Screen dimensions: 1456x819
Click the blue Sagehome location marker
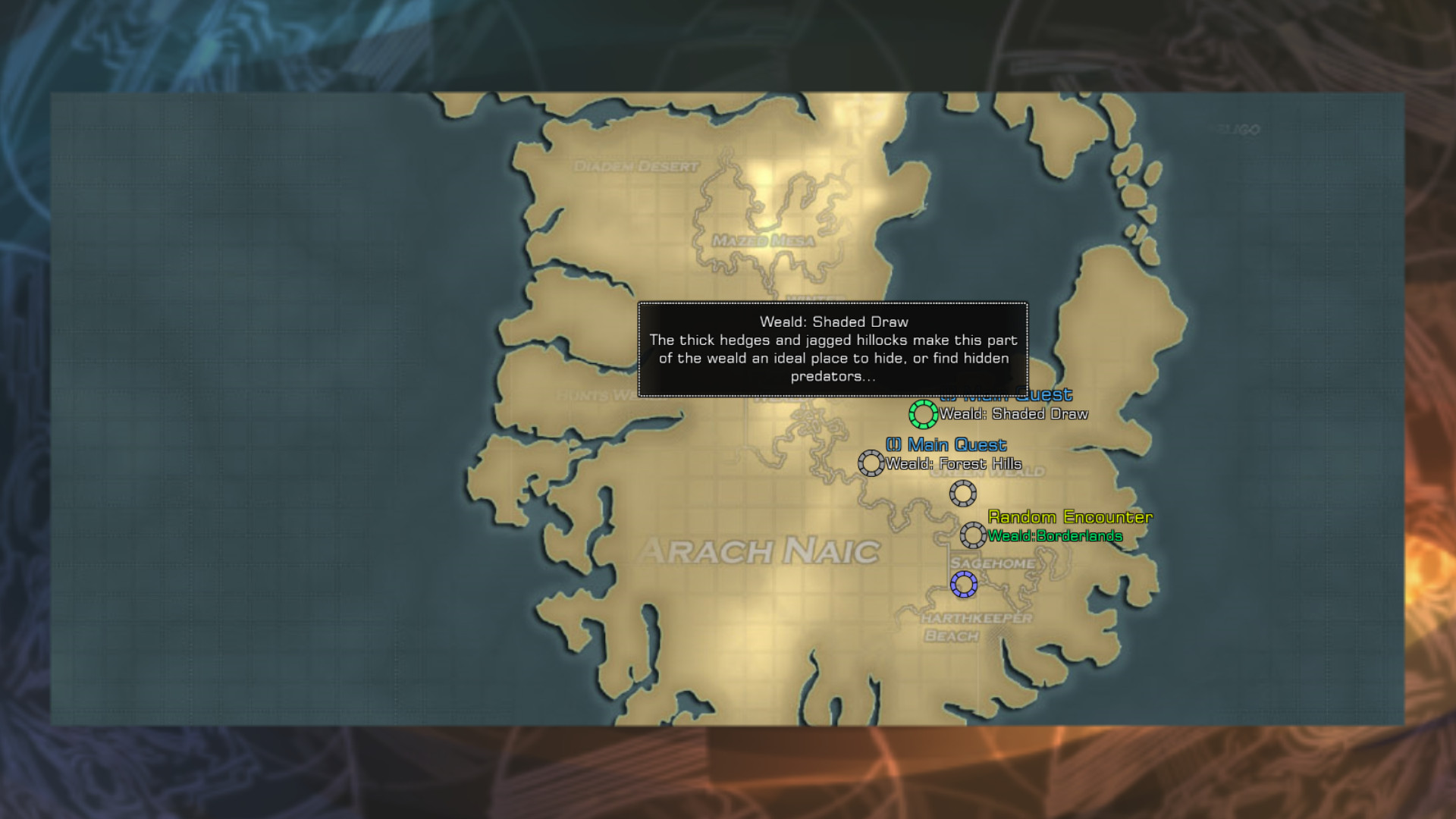coord(963,584)
